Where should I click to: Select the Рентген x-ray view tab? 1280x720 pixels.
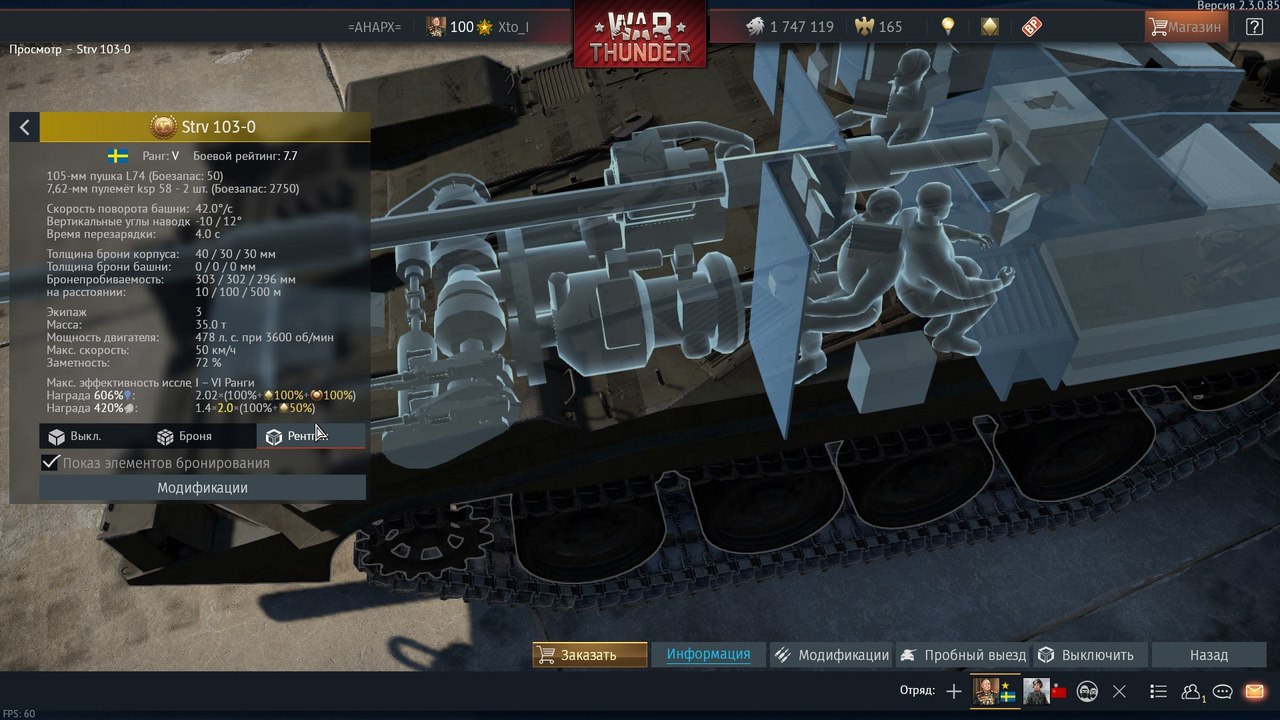[297, 436]
